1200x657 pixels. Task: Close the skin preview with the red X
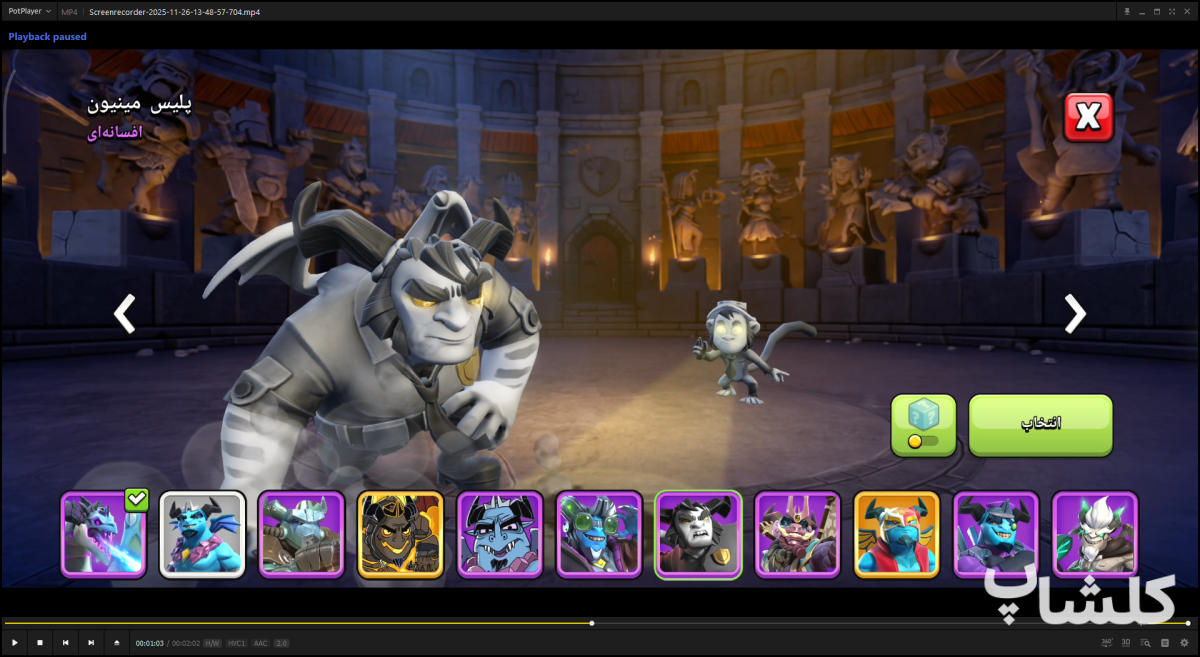(1088, 118)
